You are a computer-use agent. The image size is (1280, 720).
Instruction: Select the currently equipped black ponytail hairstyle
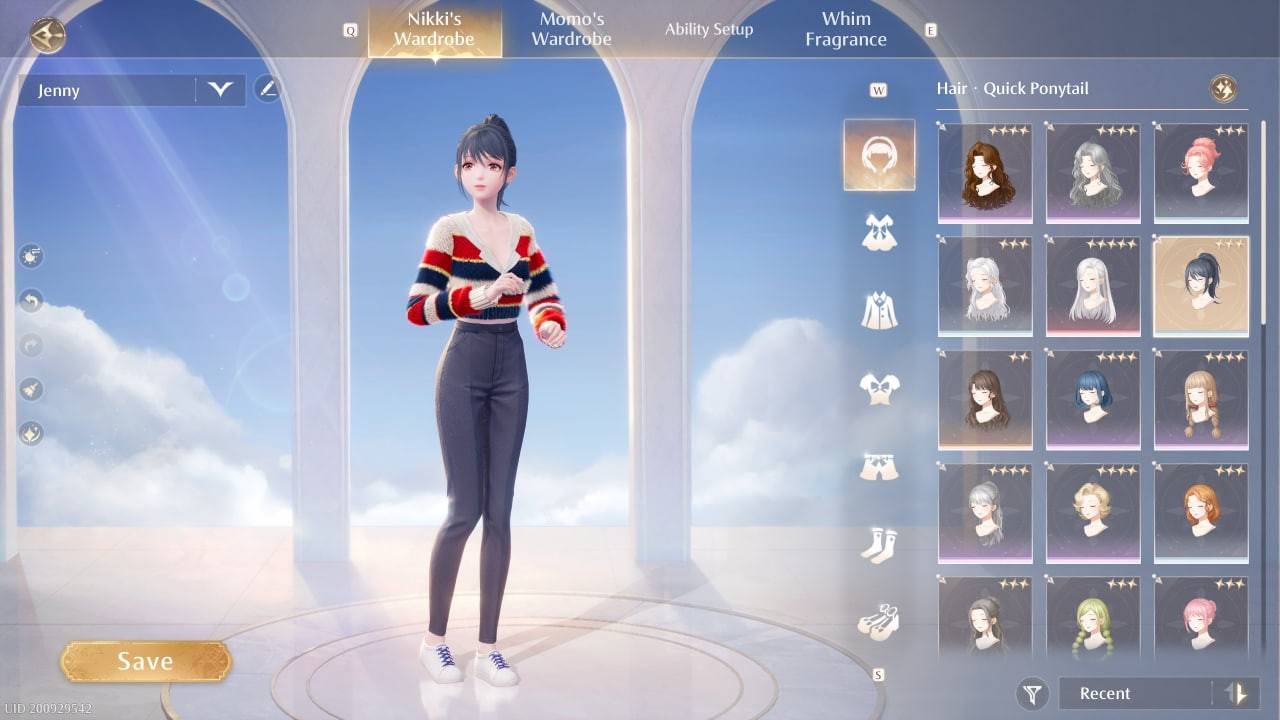tap(1201, 288)
